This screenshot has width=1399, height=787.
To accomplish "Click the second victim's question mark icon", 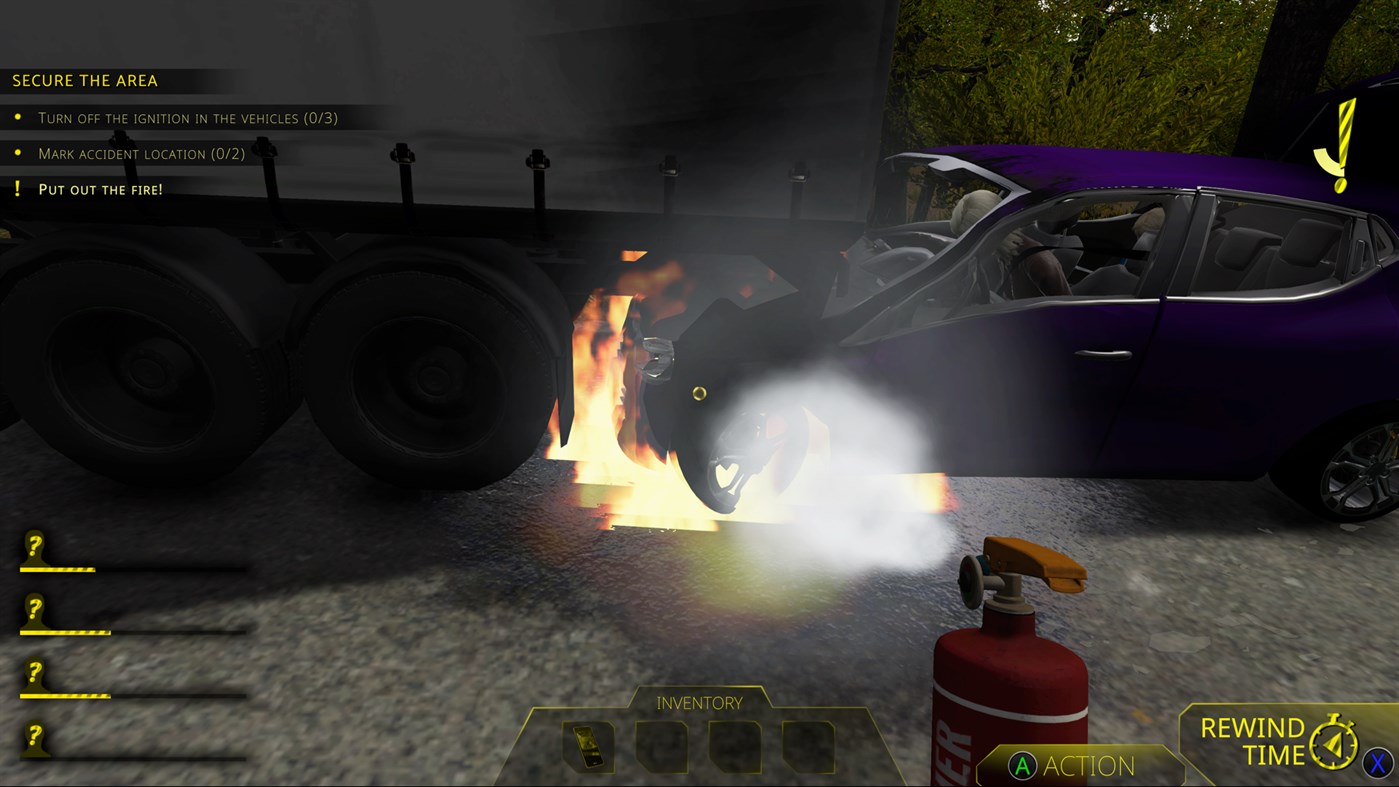I will point(36,611).
